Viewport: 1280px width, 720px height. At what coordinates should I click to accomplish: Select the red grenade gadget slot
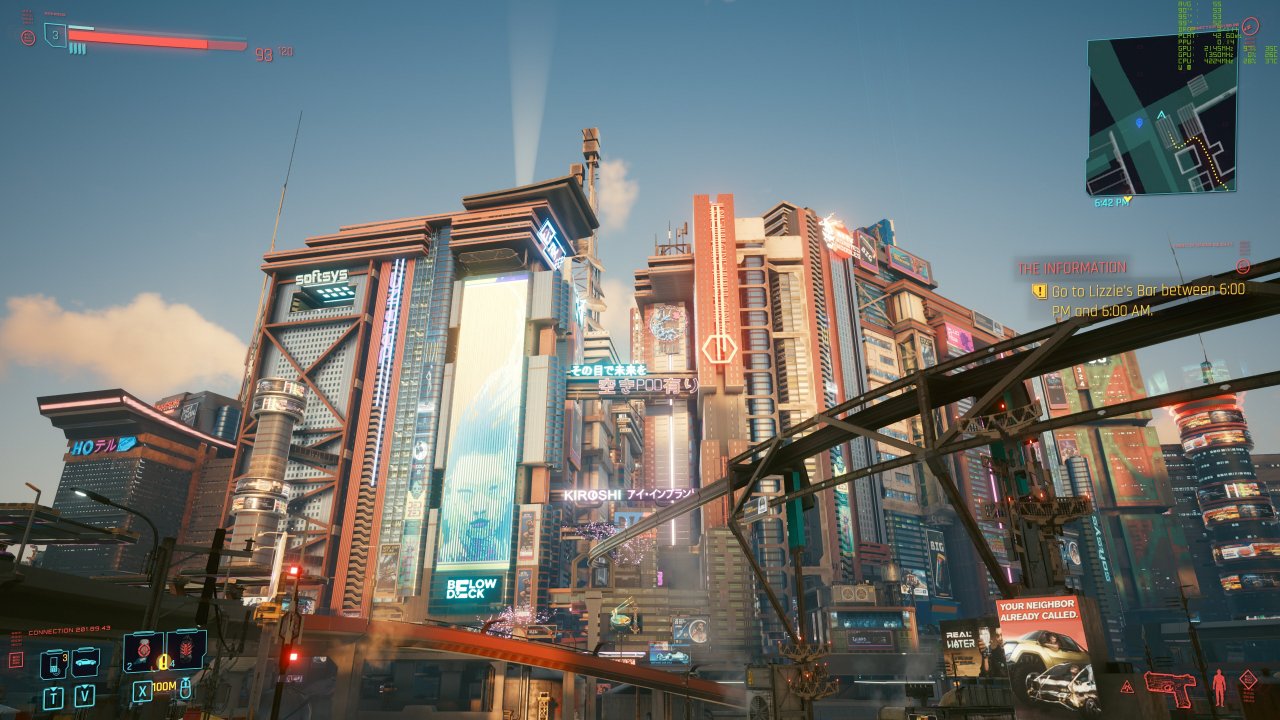pyautogui.click(x=187, y=649)
